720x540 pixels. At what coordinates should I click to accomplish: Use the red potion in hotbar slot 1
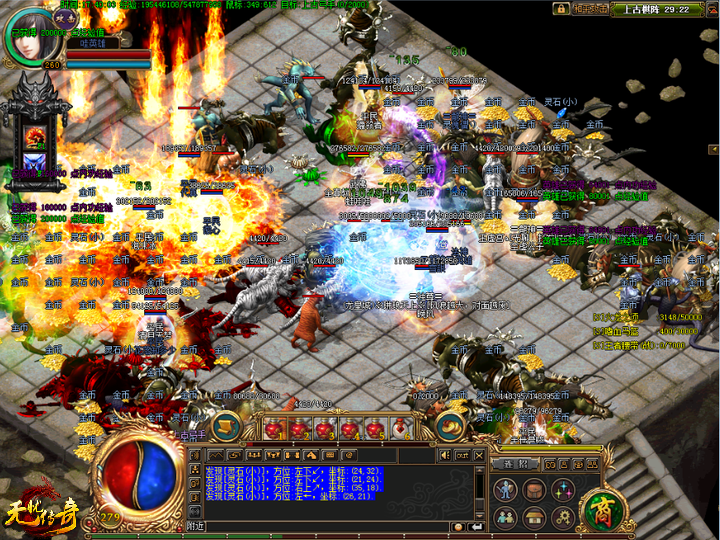(x=275, y=429)
